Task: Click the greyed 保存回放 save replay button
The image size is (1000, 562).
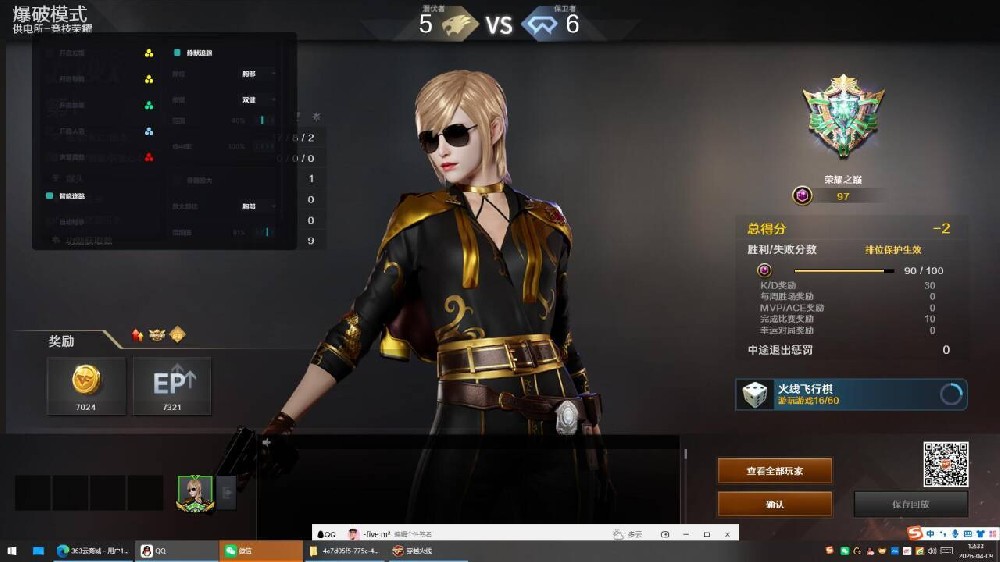Action: (x=910, y=504)
